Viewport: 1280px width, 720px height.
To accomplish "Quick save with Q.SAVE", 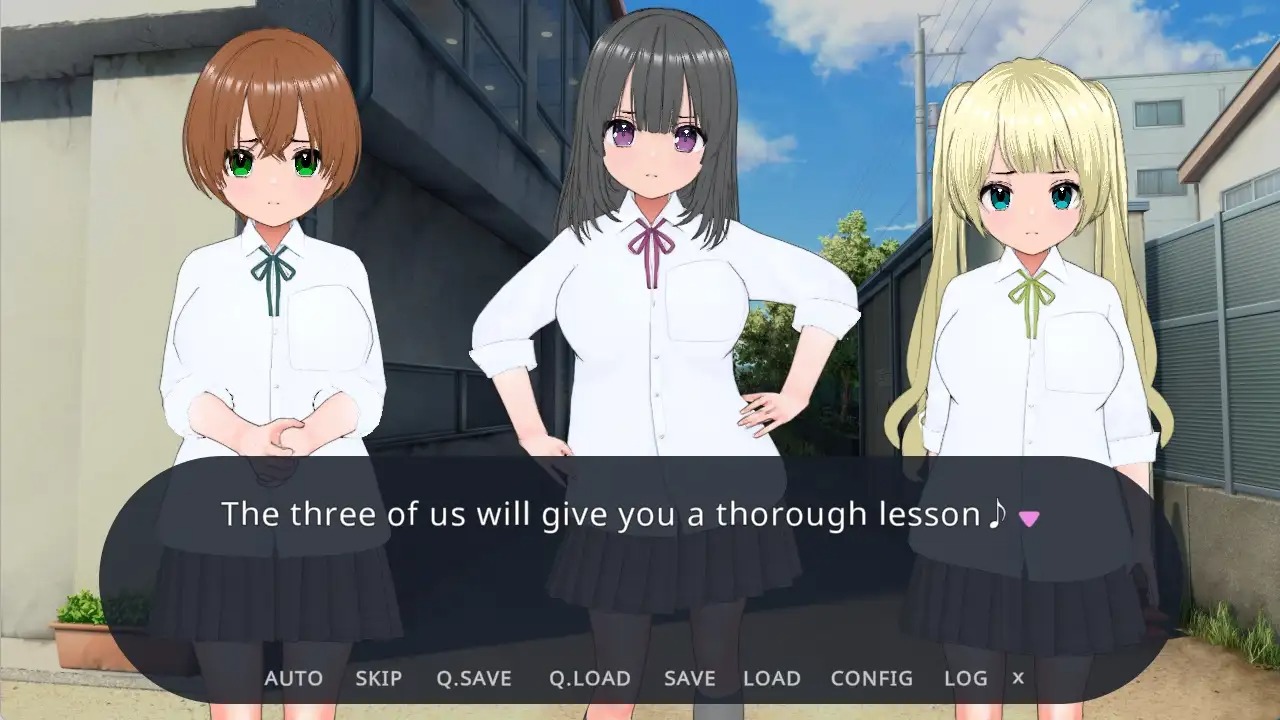I will (x=473, y=678).
